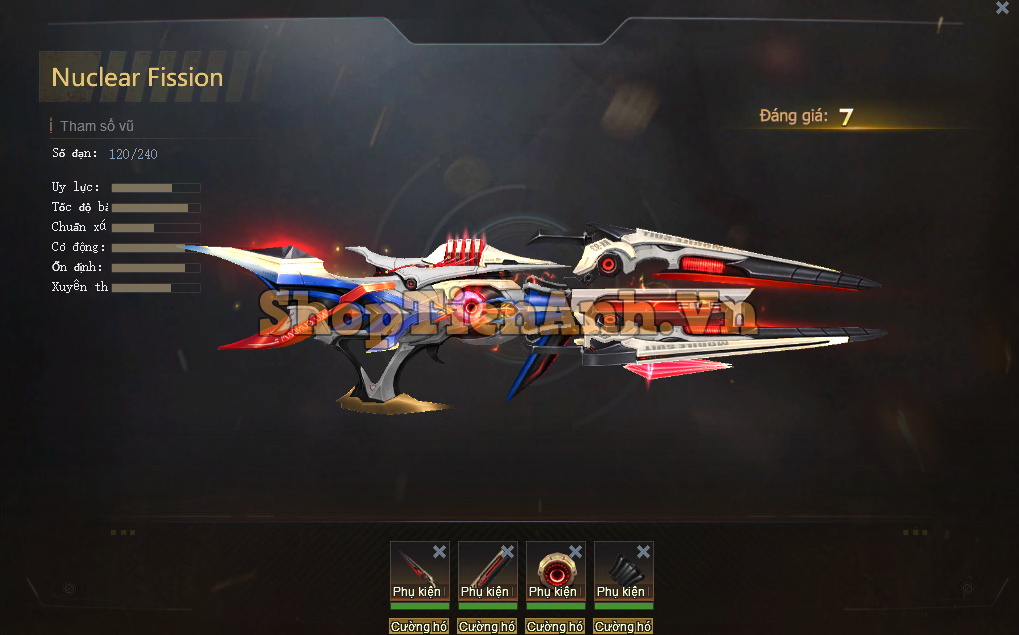The width and height of the screenshot is (1019, 635).
Task: Remove the black magazine accessory
Action: 643,552
